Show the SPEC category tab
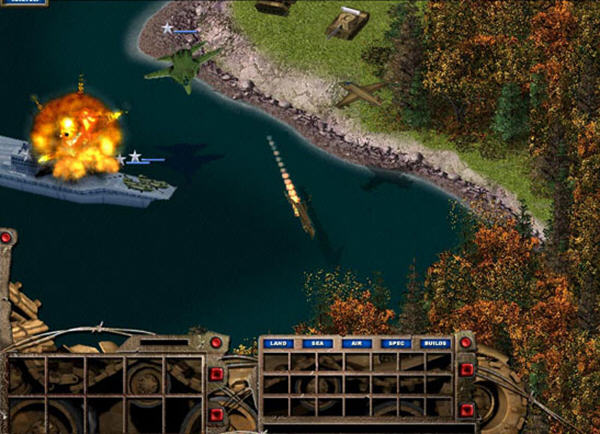 (394, 343)
